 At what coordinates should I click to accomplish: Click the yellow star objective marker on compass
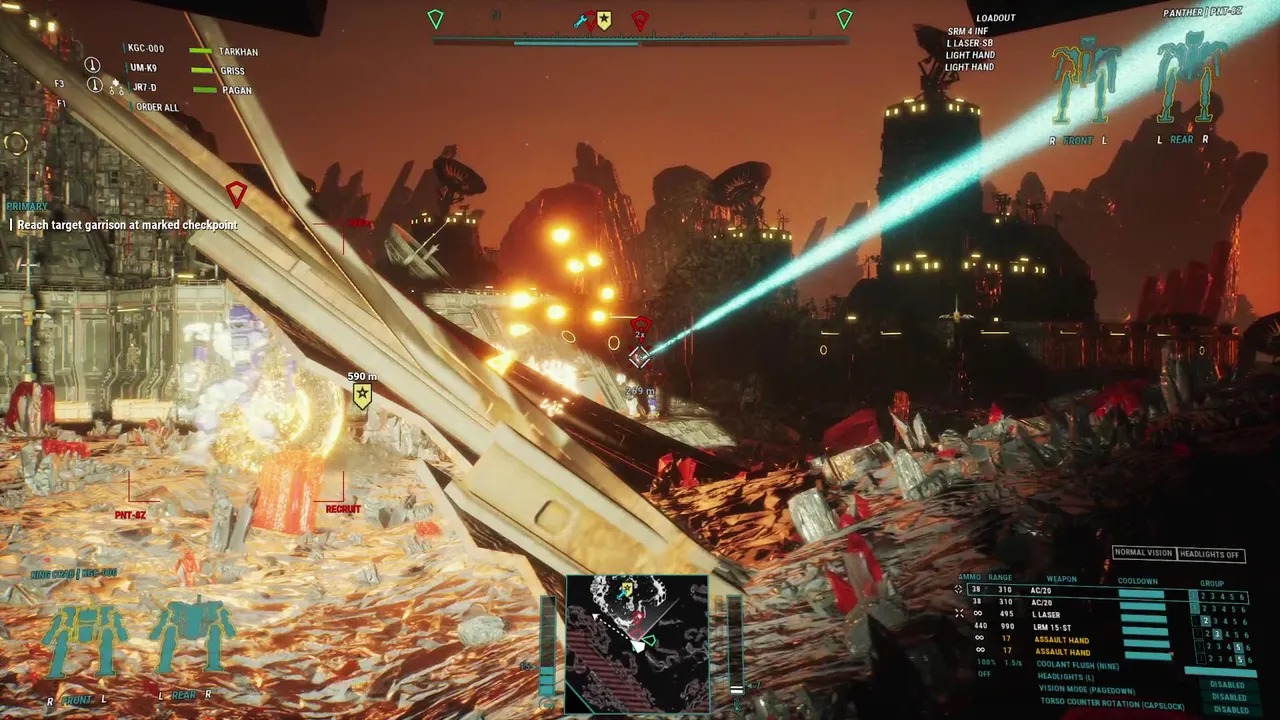(x=604, y=20)
